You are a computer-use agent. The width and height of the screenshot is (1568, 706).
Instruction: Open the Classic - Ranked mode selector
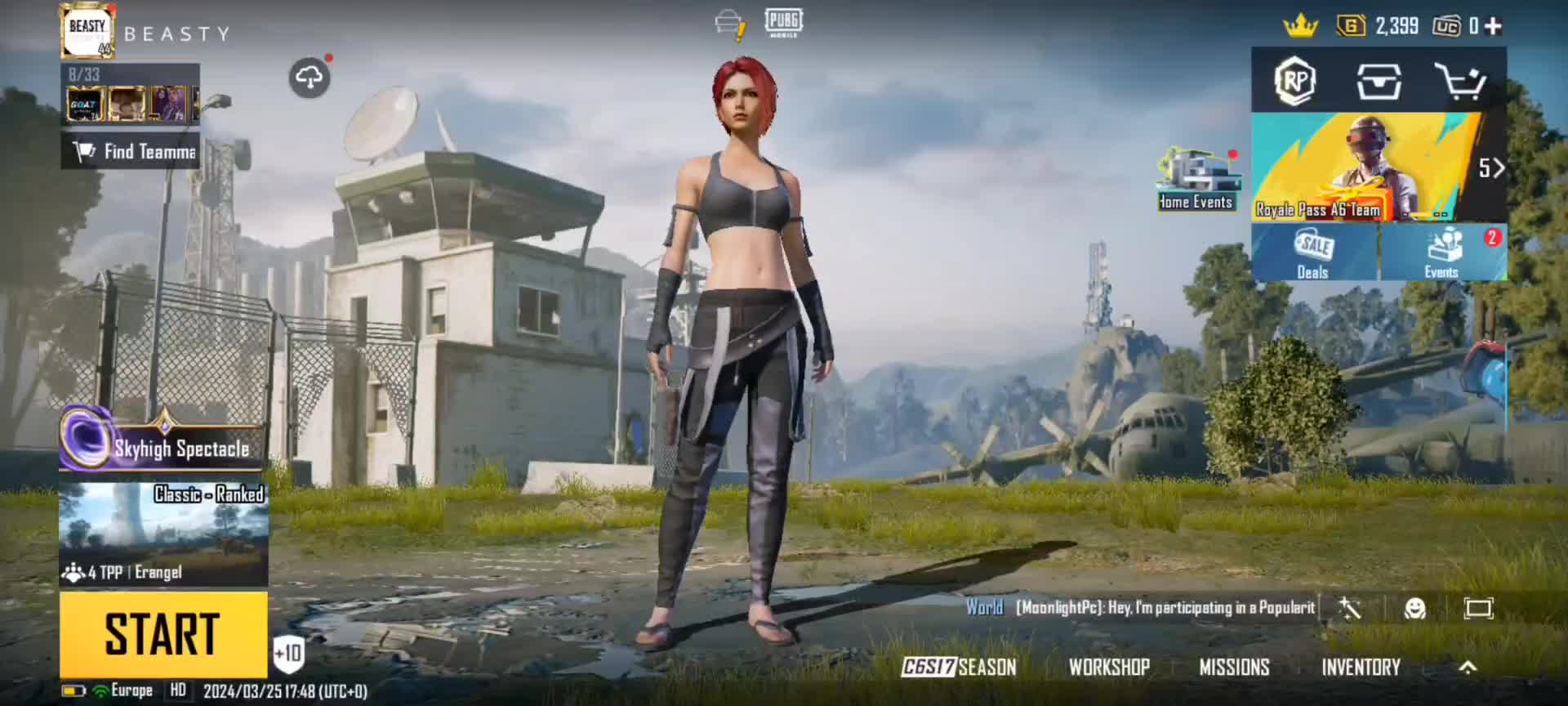point(163,533)
